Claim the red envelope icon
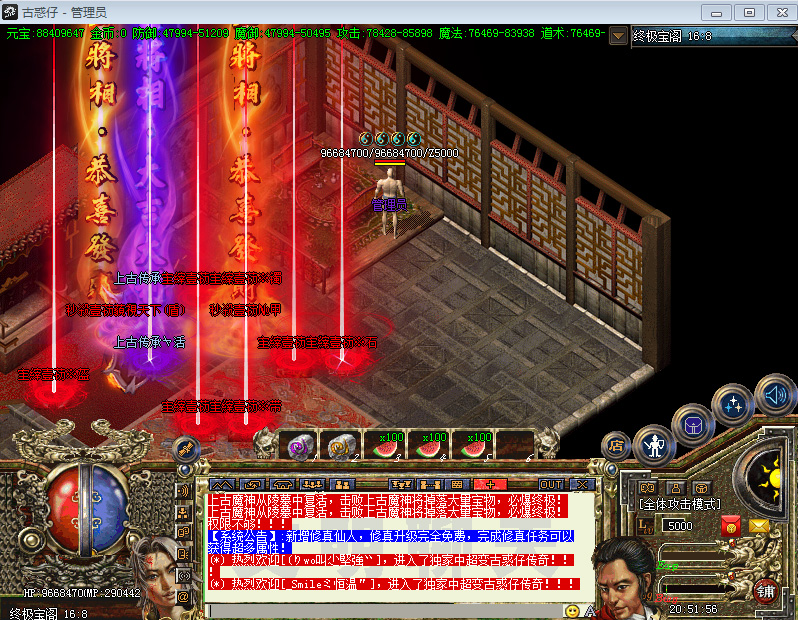798x620 pixels. [x=730, y=525]
